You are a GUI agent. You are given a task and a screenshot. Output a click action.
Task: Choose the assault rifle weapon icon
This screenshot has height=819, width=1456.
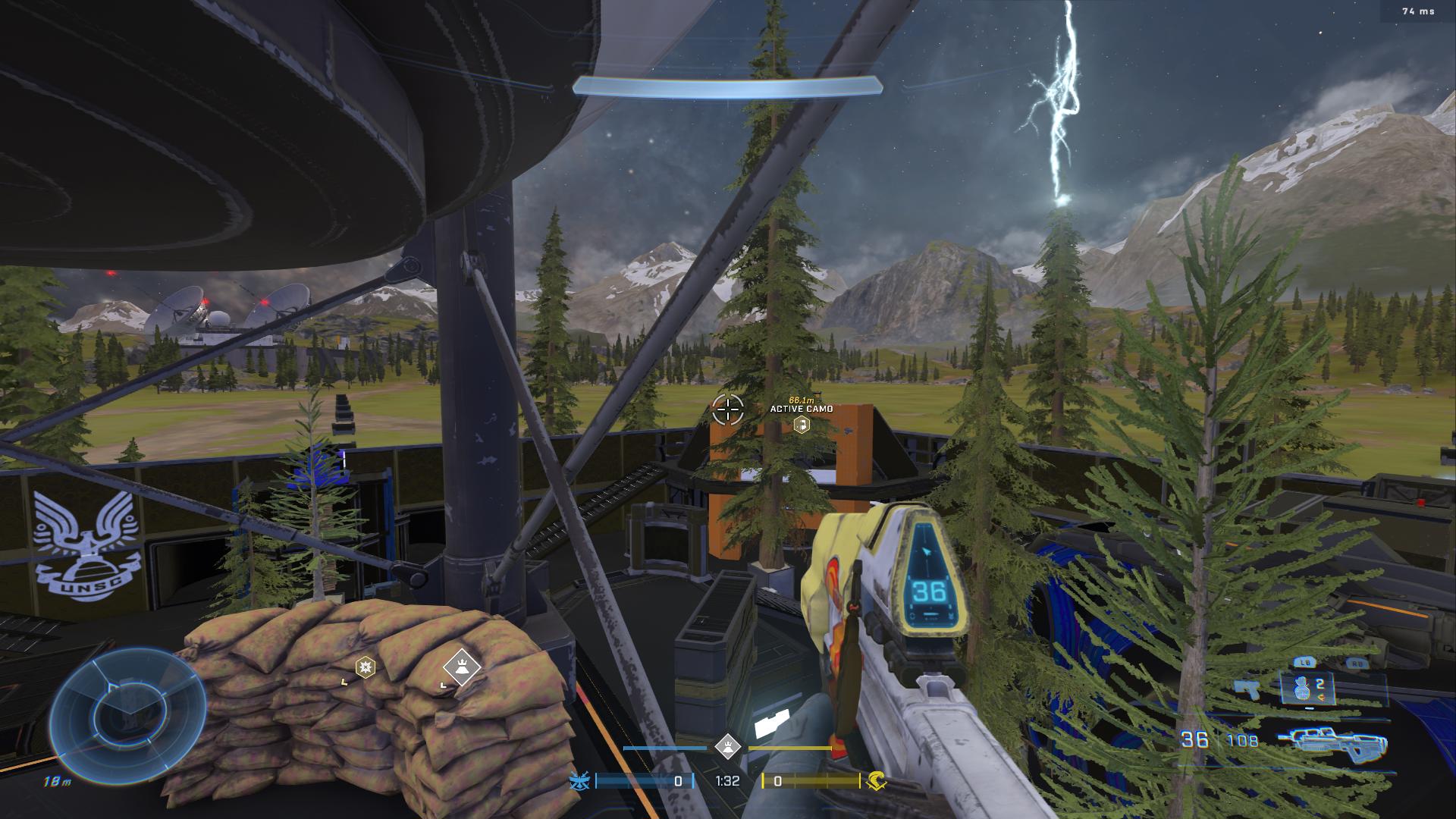(x=1332, y=741)
